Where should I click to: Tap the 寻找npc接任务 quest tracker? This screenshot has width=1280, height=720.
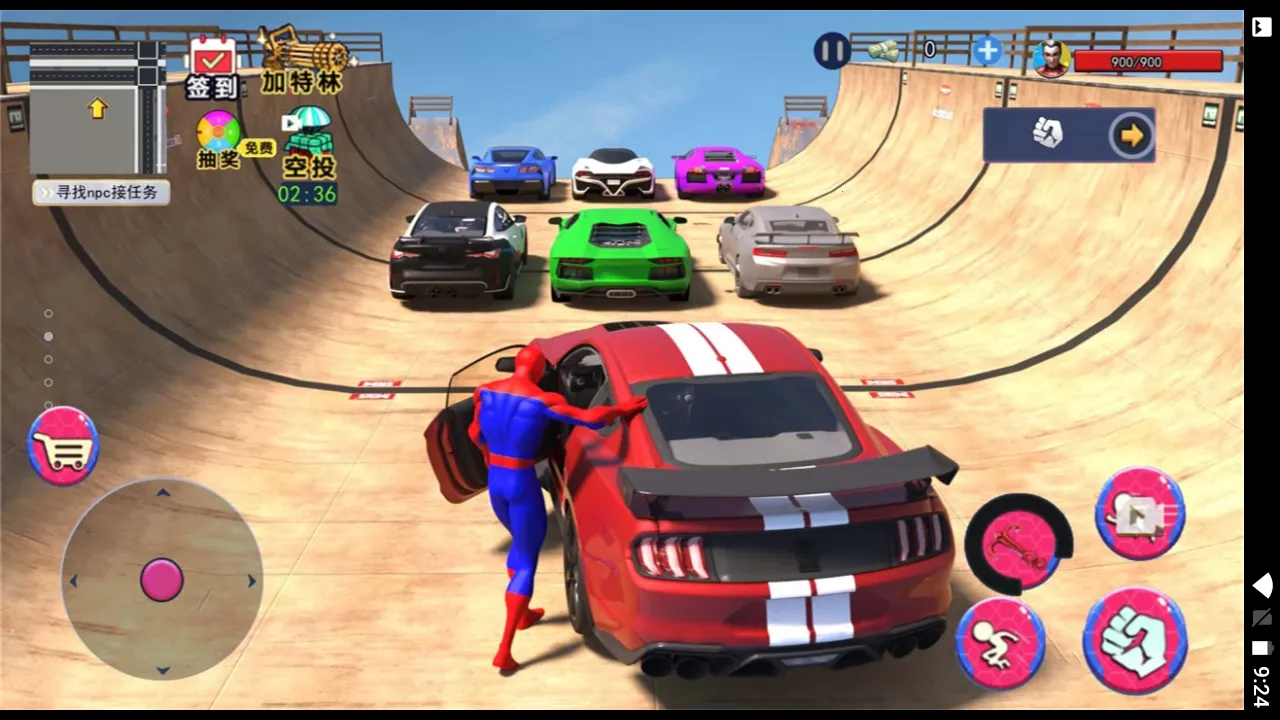[x=101, y=192]
